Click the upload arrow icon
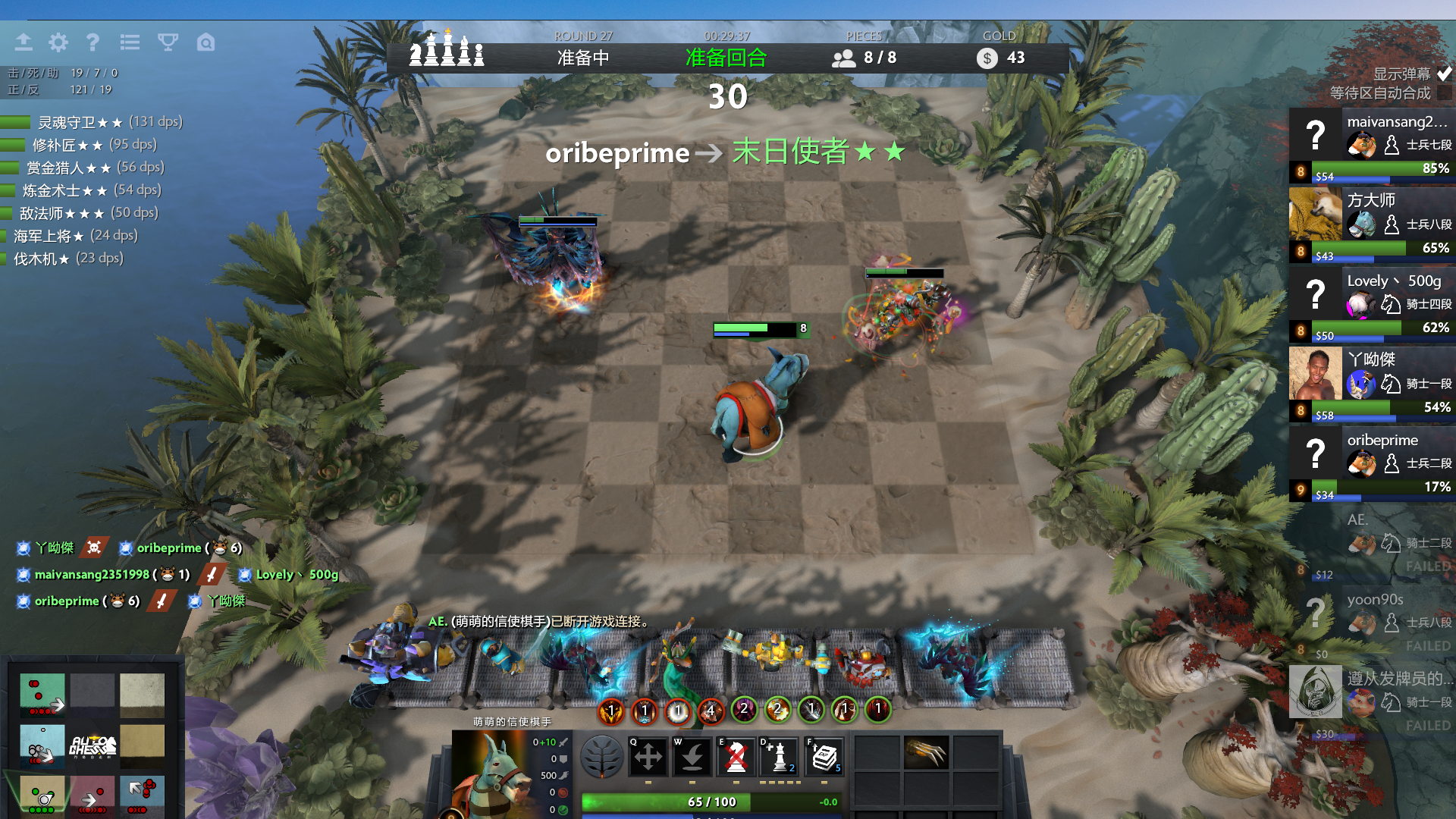Image resolution: width=1456 pixels, height=819 pixels. [24, 42]
